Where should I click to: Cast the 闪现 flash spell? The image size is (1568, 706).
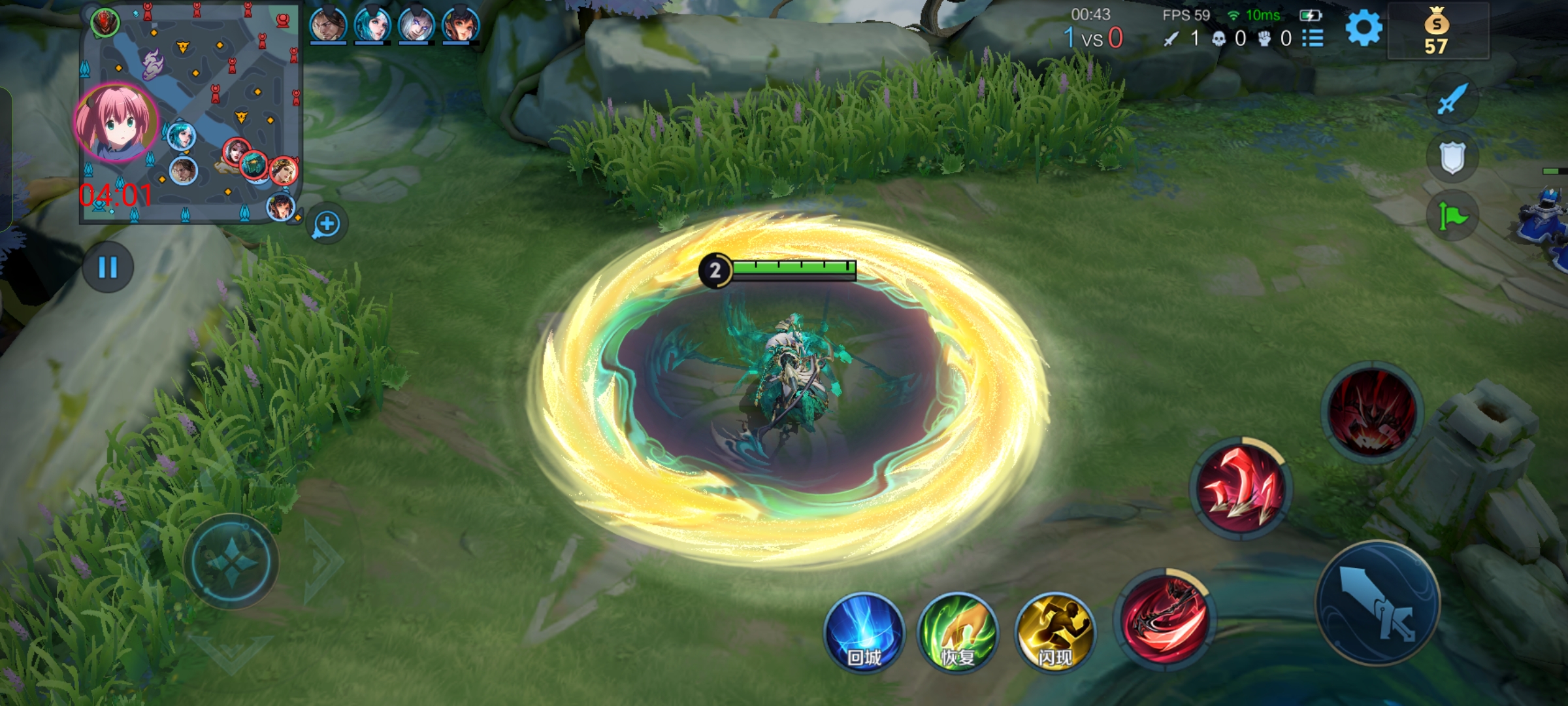click(1054, 633)
